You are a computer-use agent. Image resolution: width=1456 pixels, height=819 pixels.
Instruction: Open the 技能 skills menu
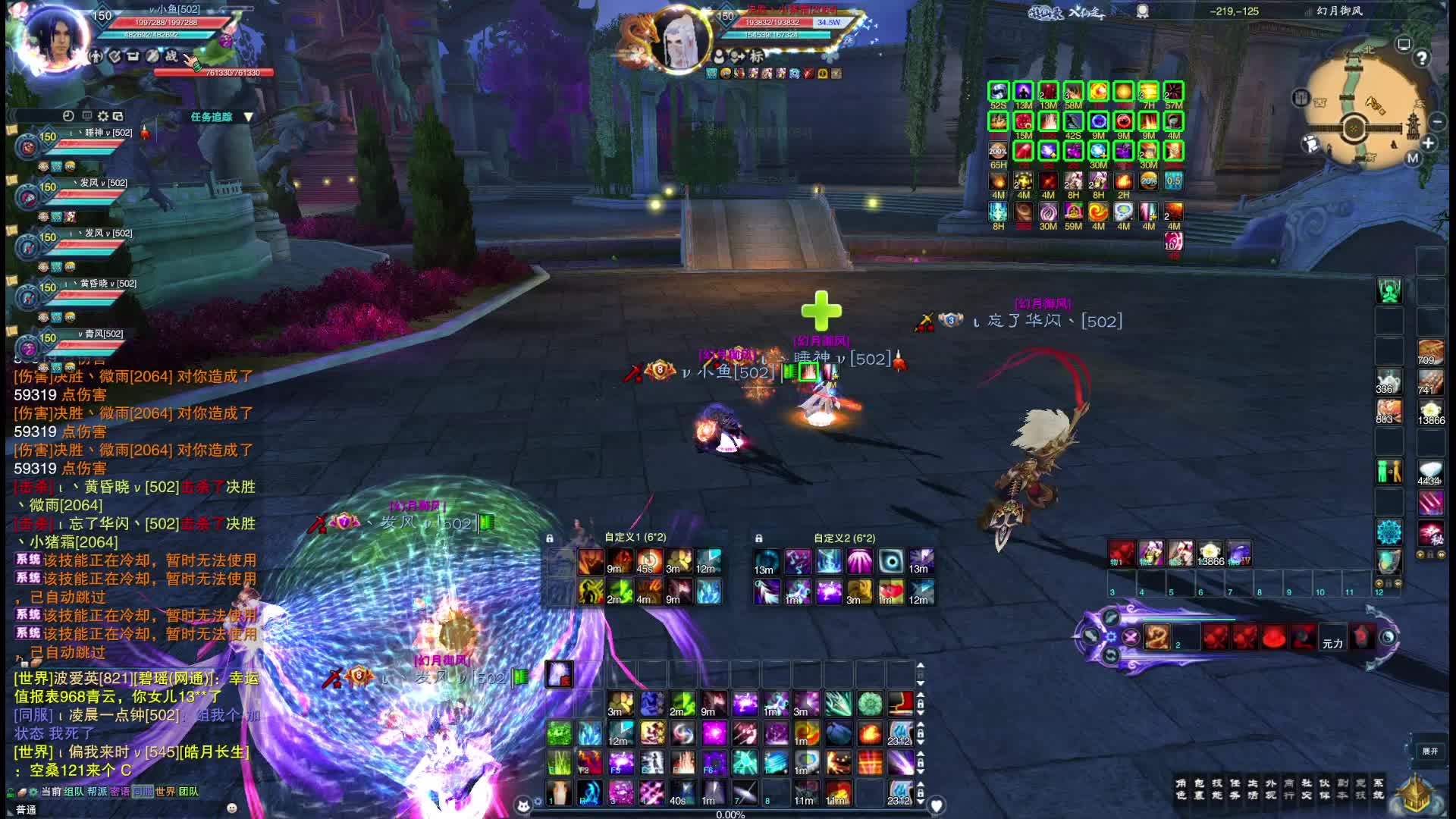point(1217,789)
